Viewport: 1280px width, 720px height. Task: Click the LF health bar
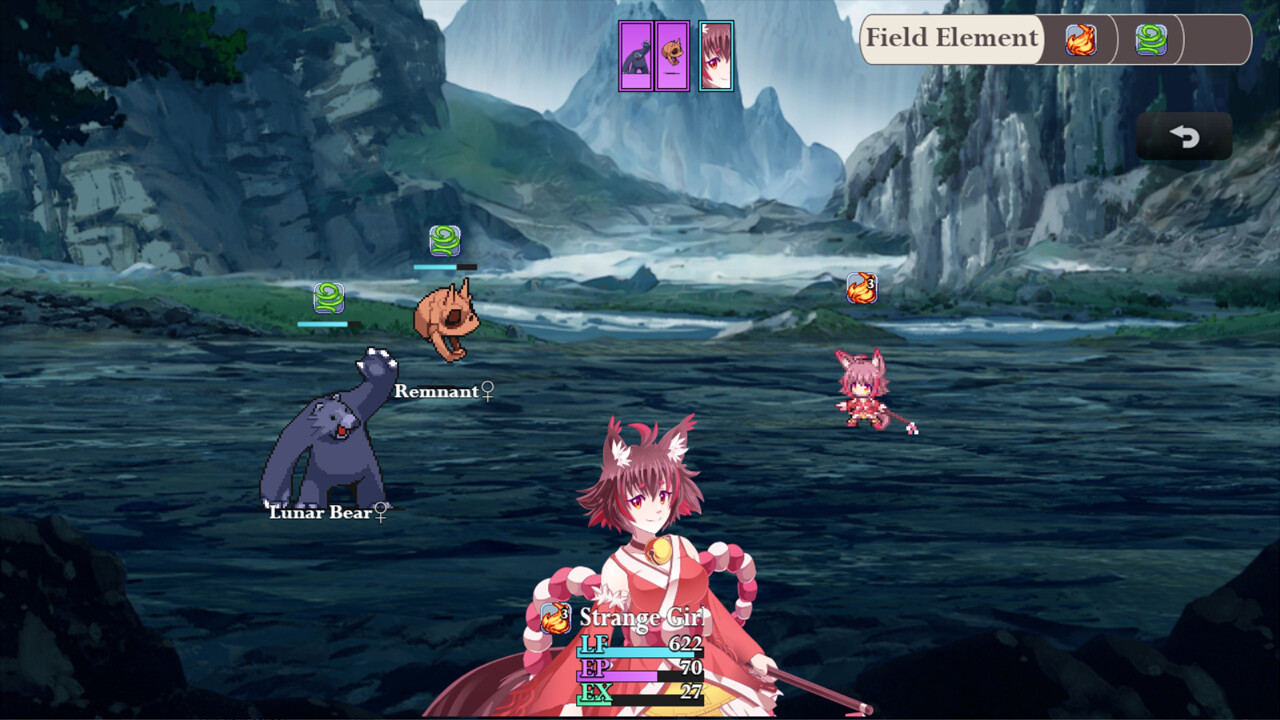(x=637, y=650)
